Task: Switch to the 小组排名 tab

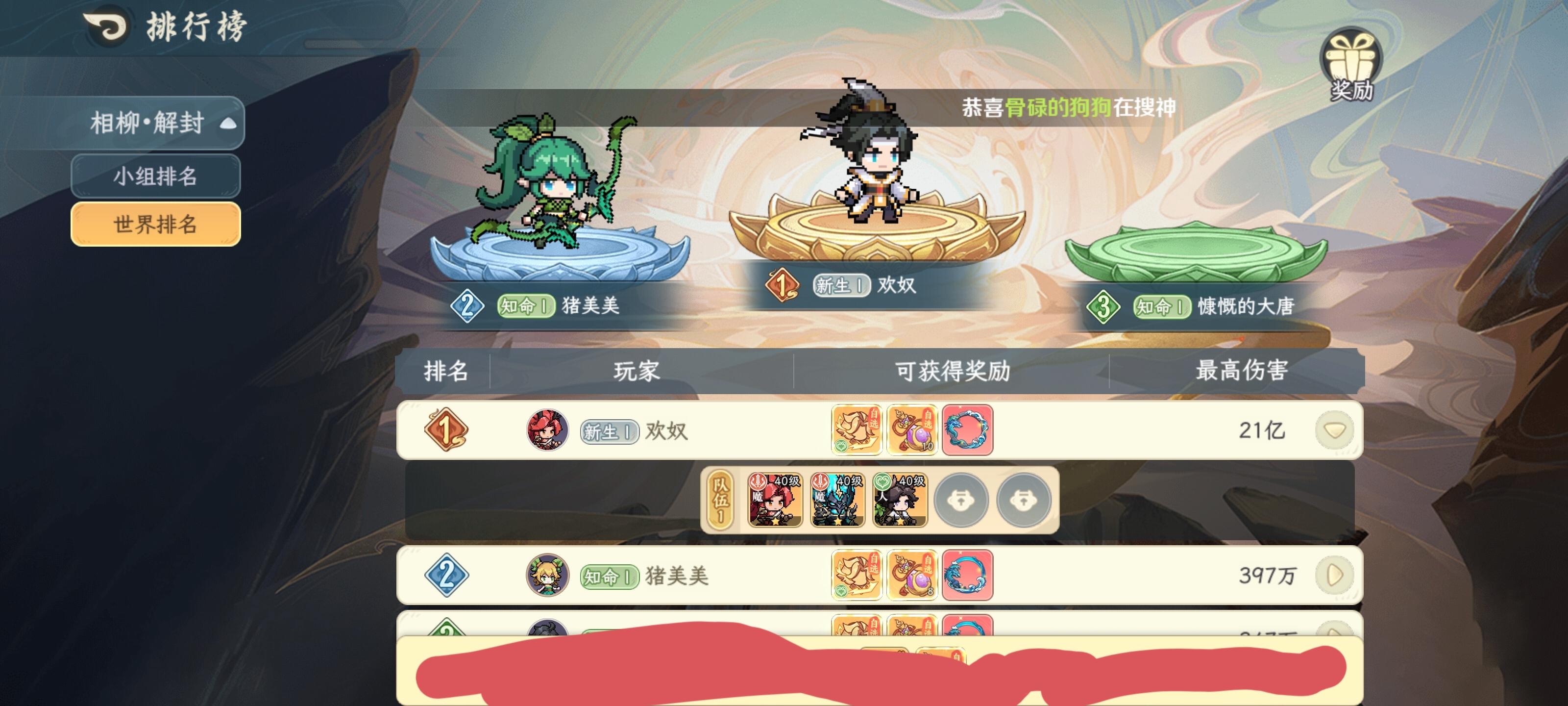Action: 155,176
